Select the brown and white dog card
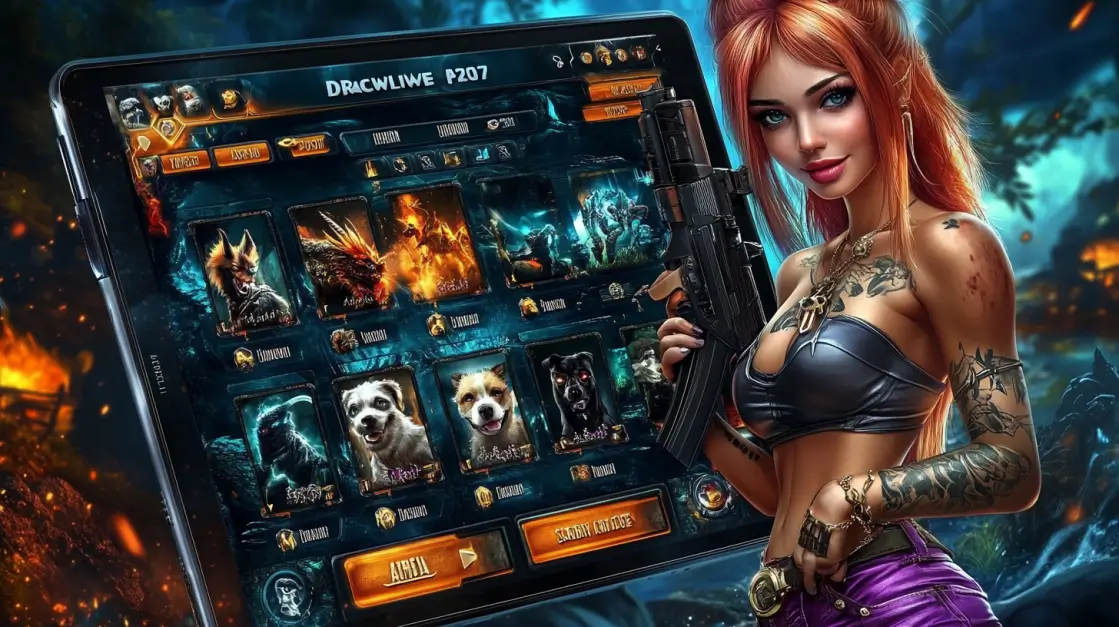The width and height of the screenshot is (1119, 627). coord(482,407)
